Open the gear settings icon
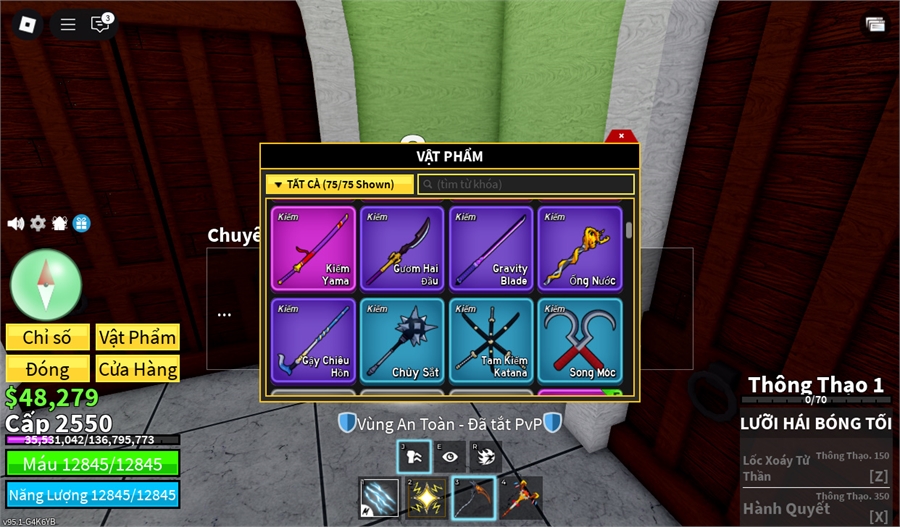This screenshot has height=527, width=900. (38, 223)
